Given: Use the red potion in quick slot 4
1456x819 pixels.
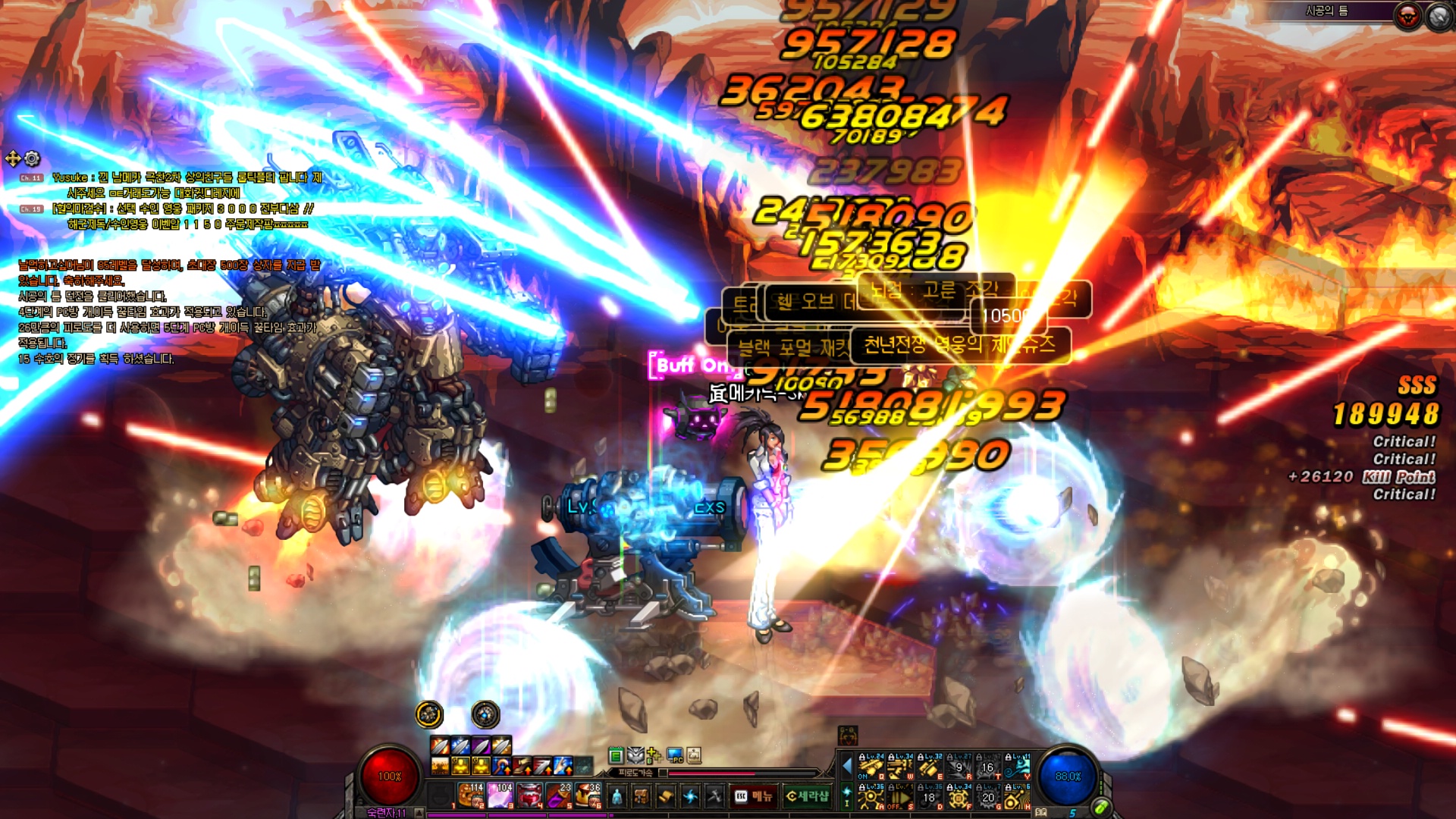Looking at the screenshot, I should [x=530, y=795].
